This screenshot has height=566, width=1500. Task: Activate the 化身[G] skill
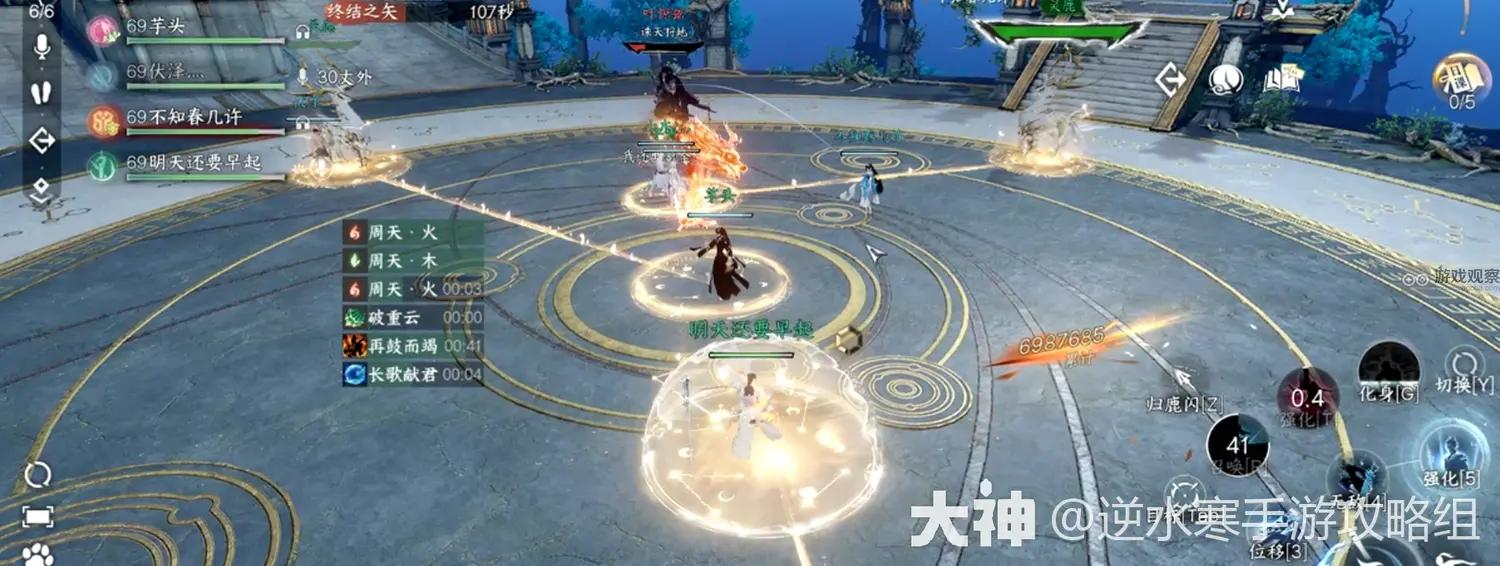[1389, 370]
